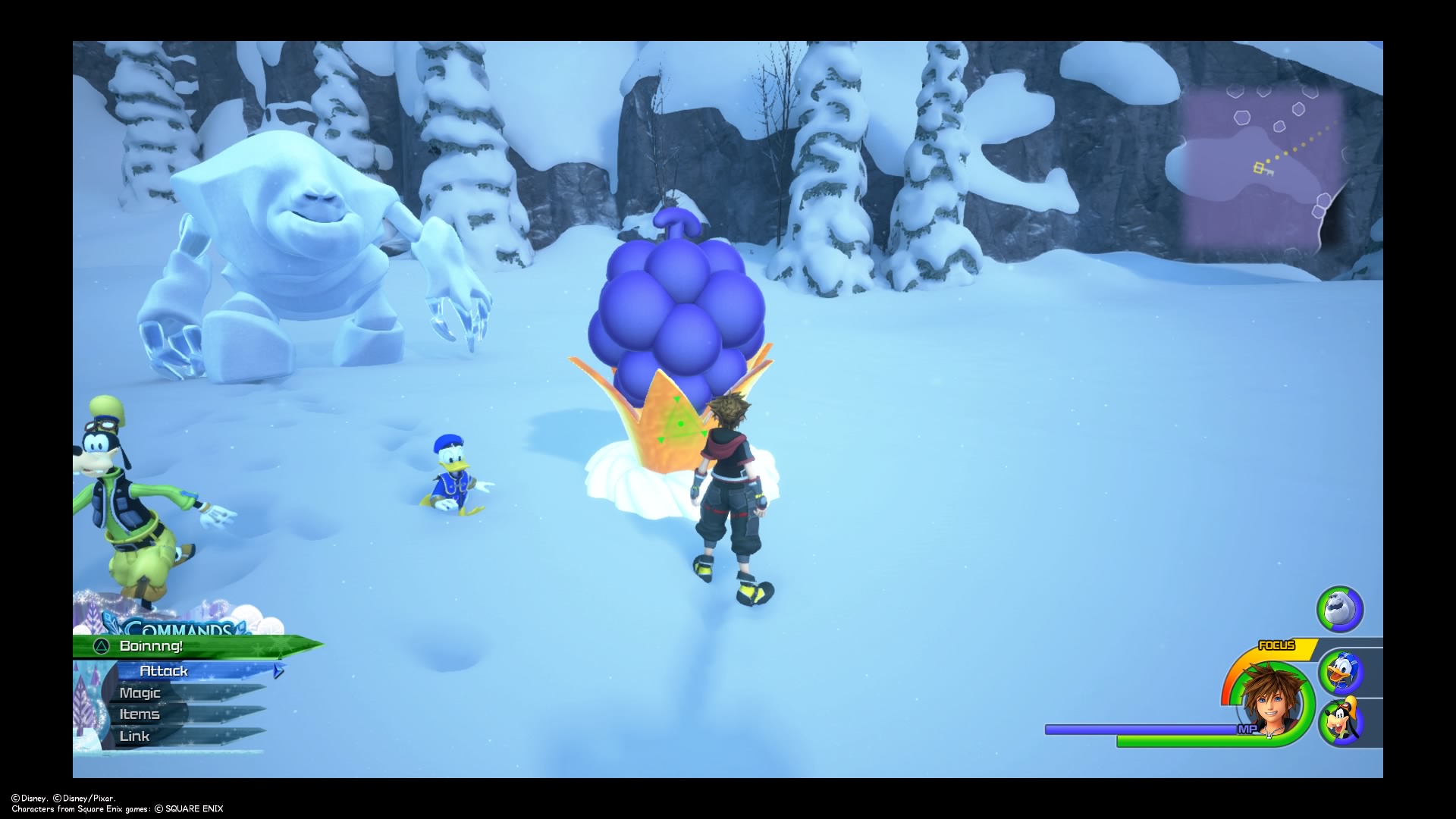Viewport: 1456px width, 819px height.
Task: Click Goofy's party portrait icon
Action: (x=1341, y=722)
